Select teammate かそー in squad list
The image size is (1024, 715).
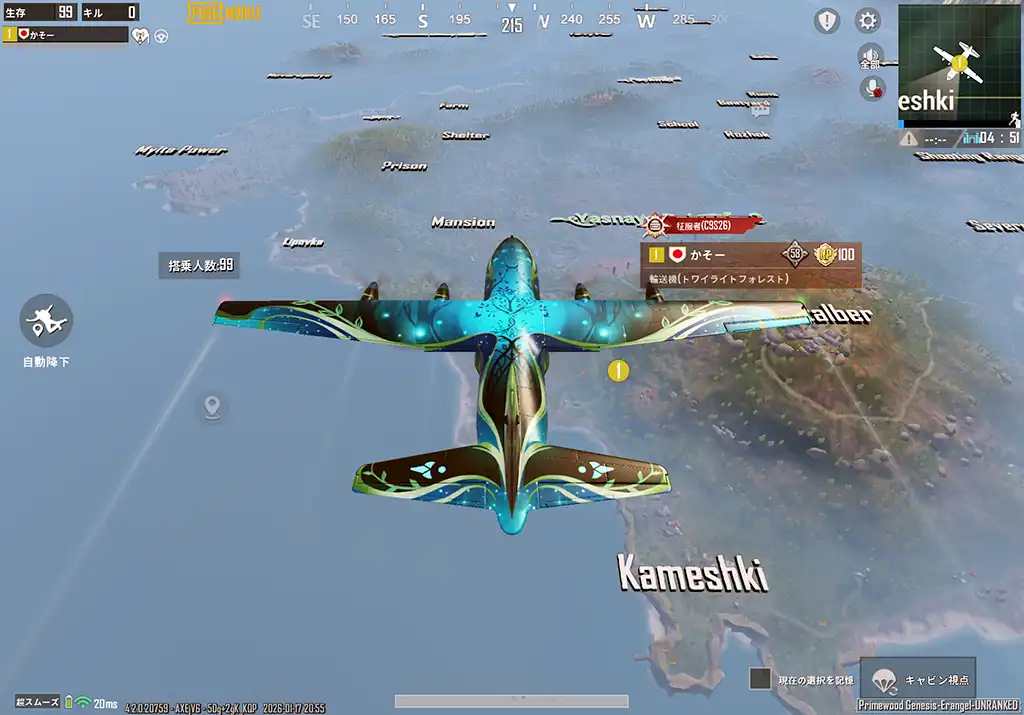tap(66, 34)
